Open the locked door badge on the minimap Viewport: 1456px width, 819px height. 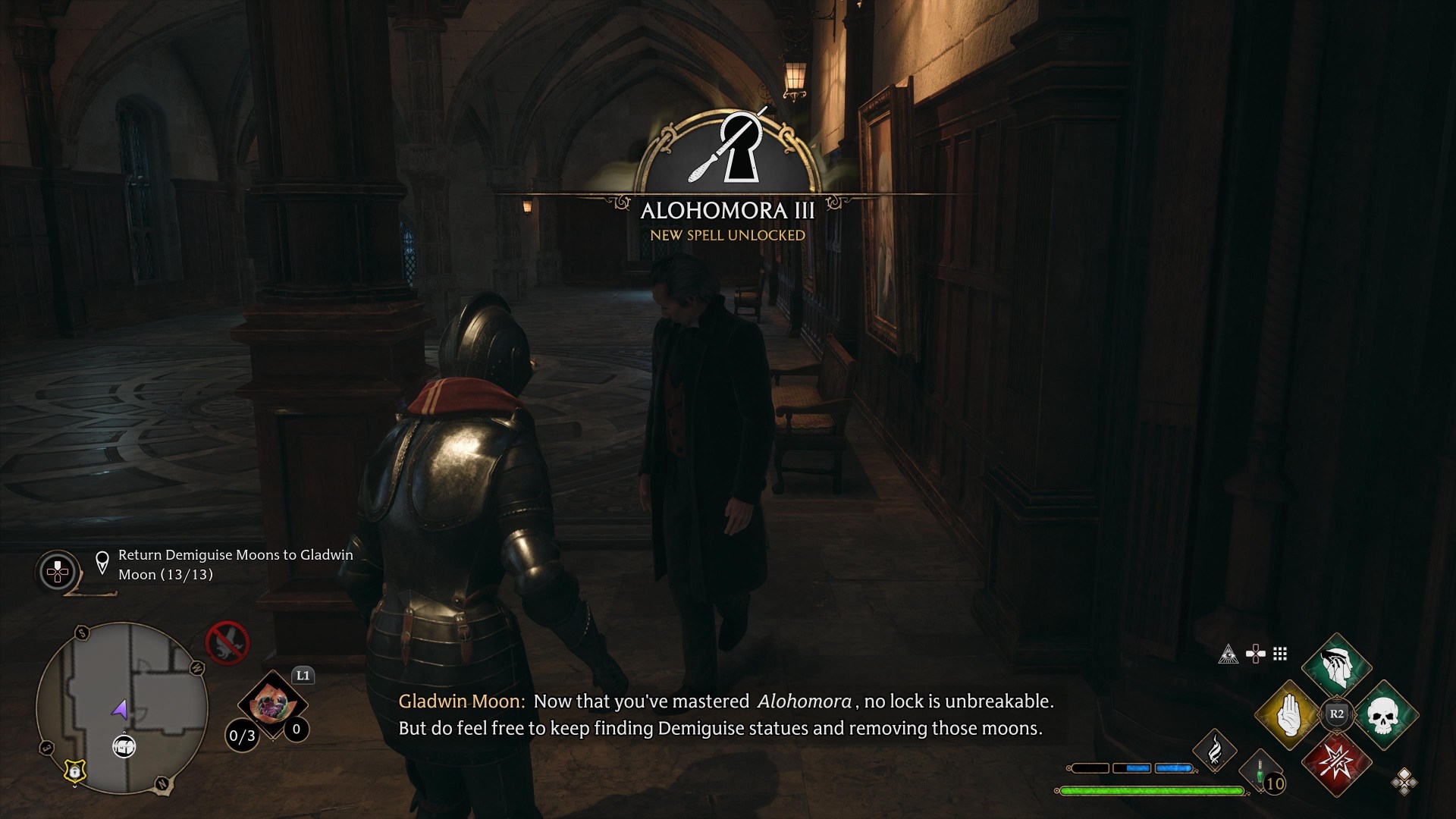pos(74,772)
